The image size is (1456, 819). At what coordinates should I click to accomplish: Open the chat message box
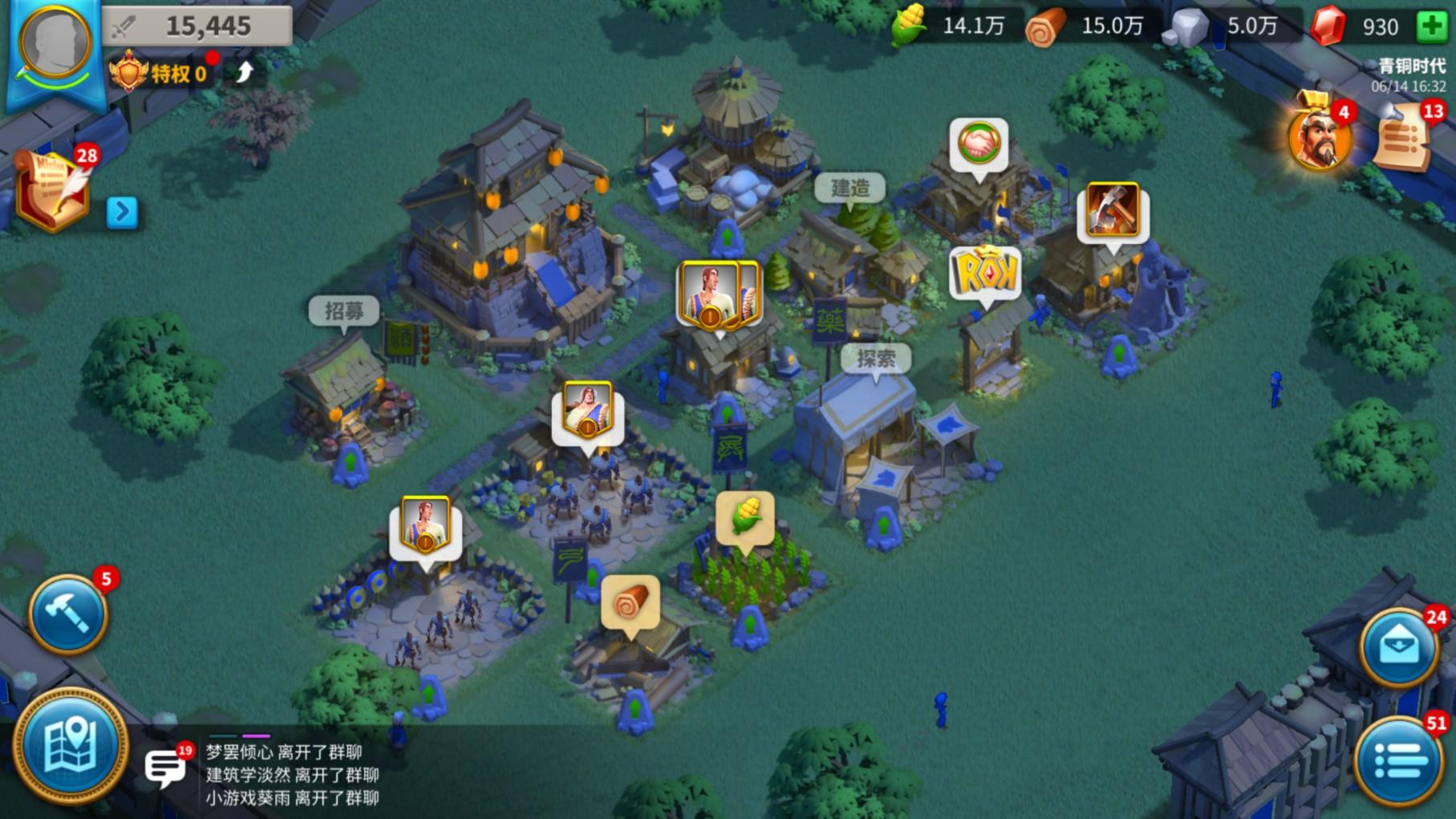[x=165, y=768]
